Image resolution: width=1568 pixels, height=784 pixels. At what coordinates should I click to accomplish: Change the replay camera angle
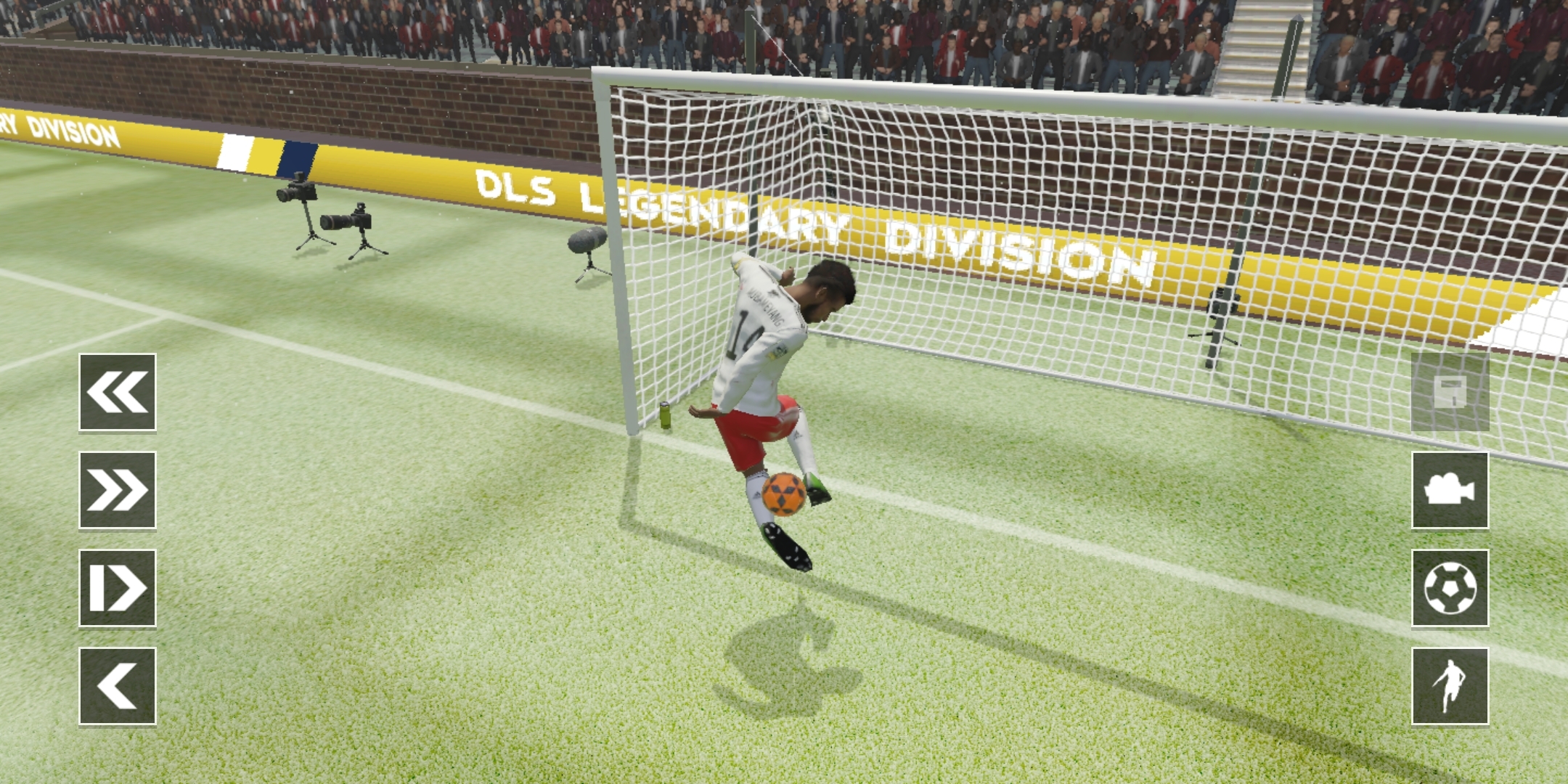pyautogui.click(x=1450, y=490)
